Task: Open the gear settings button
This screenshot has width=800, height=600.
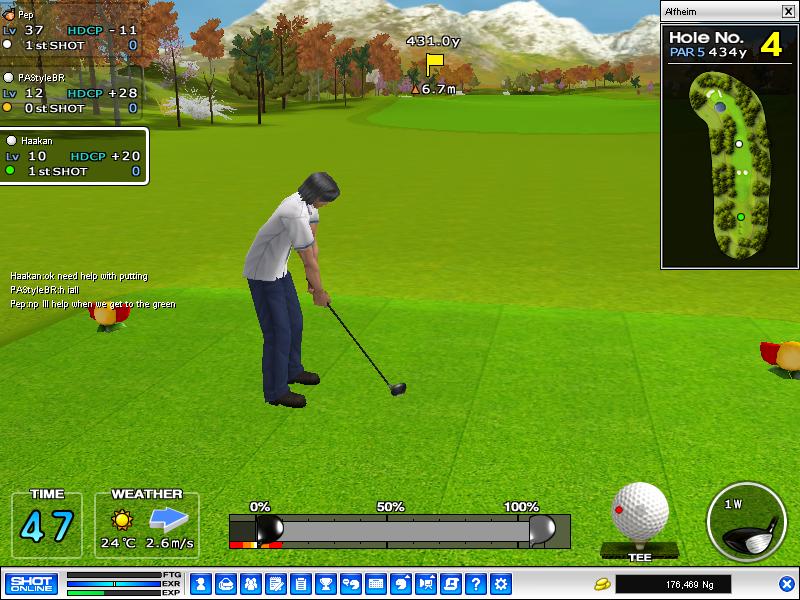Action: (501, 583)
